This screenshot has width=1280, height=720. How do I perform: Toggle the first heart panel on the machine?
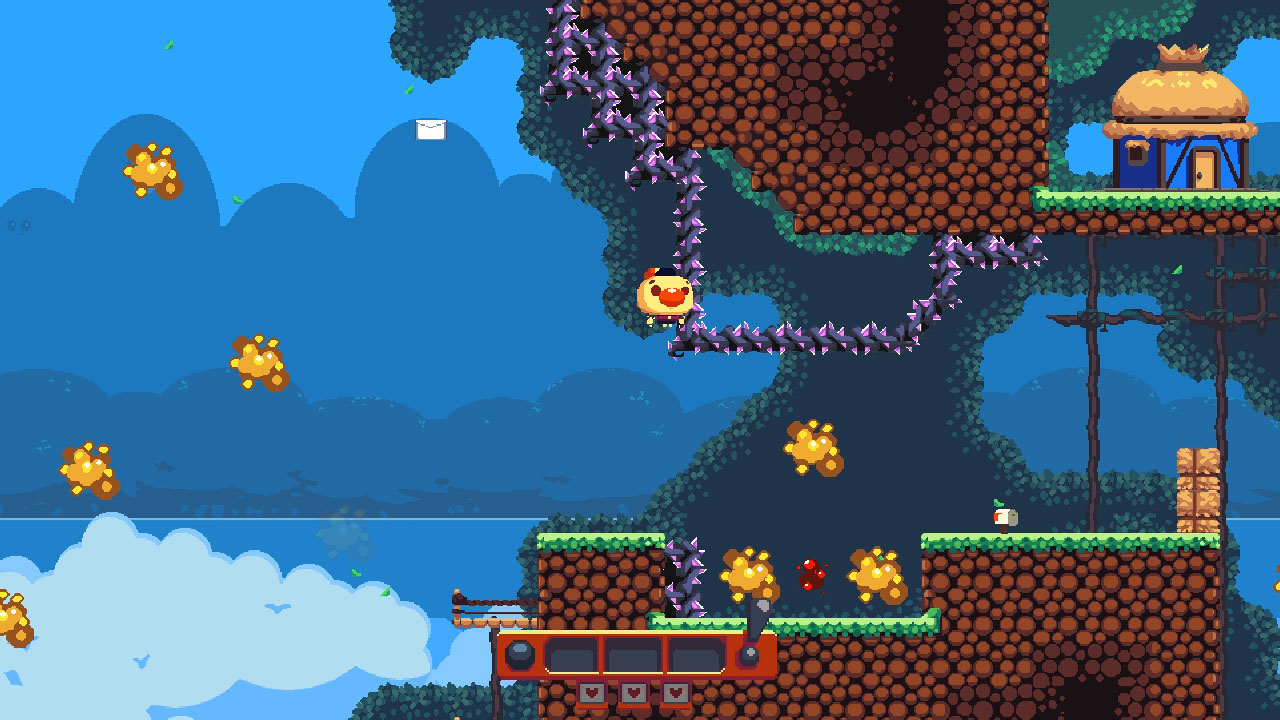[592, 692]
